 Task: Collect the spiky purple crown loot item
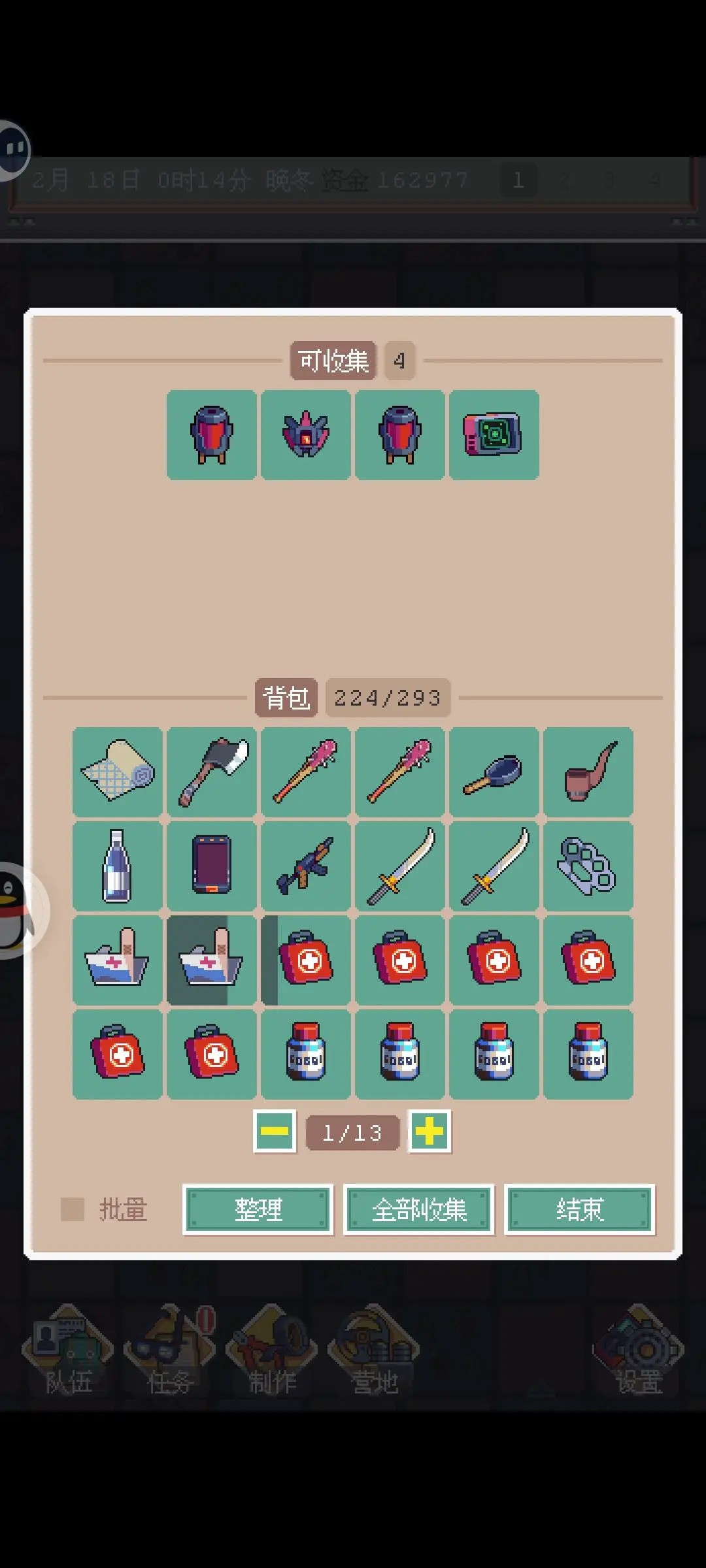tap(305, 435)
